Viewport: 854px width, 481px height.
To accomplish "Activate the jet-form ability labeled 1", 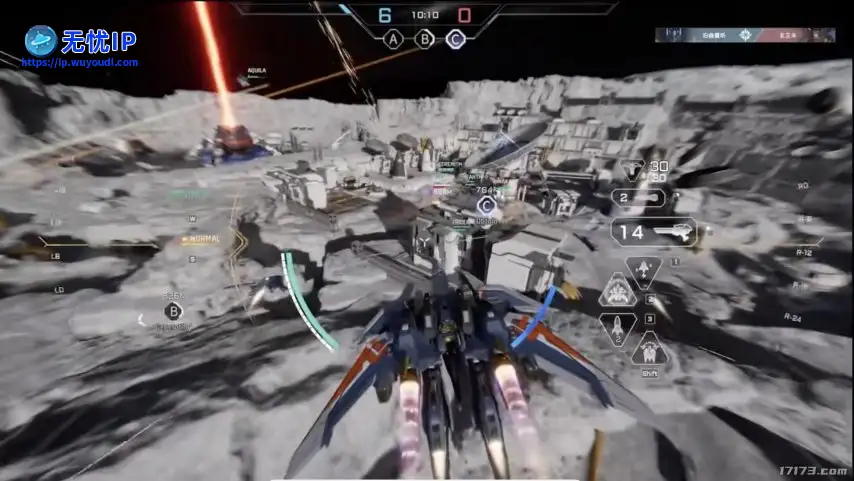I will point(643,270).
